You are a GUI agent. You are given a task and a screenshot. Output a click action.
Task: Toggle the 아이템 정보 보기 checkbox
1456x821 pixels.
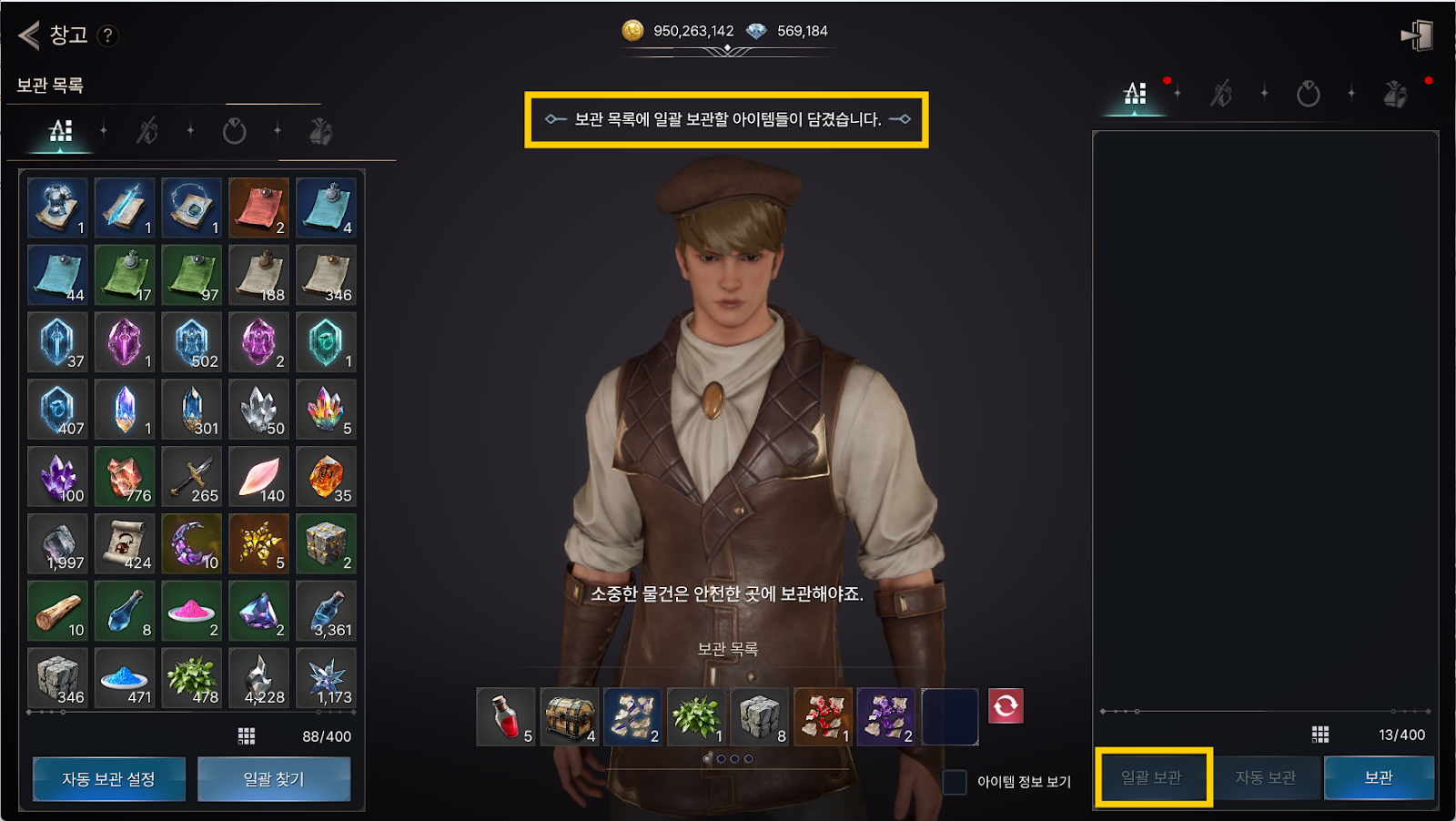click(955, 782)
